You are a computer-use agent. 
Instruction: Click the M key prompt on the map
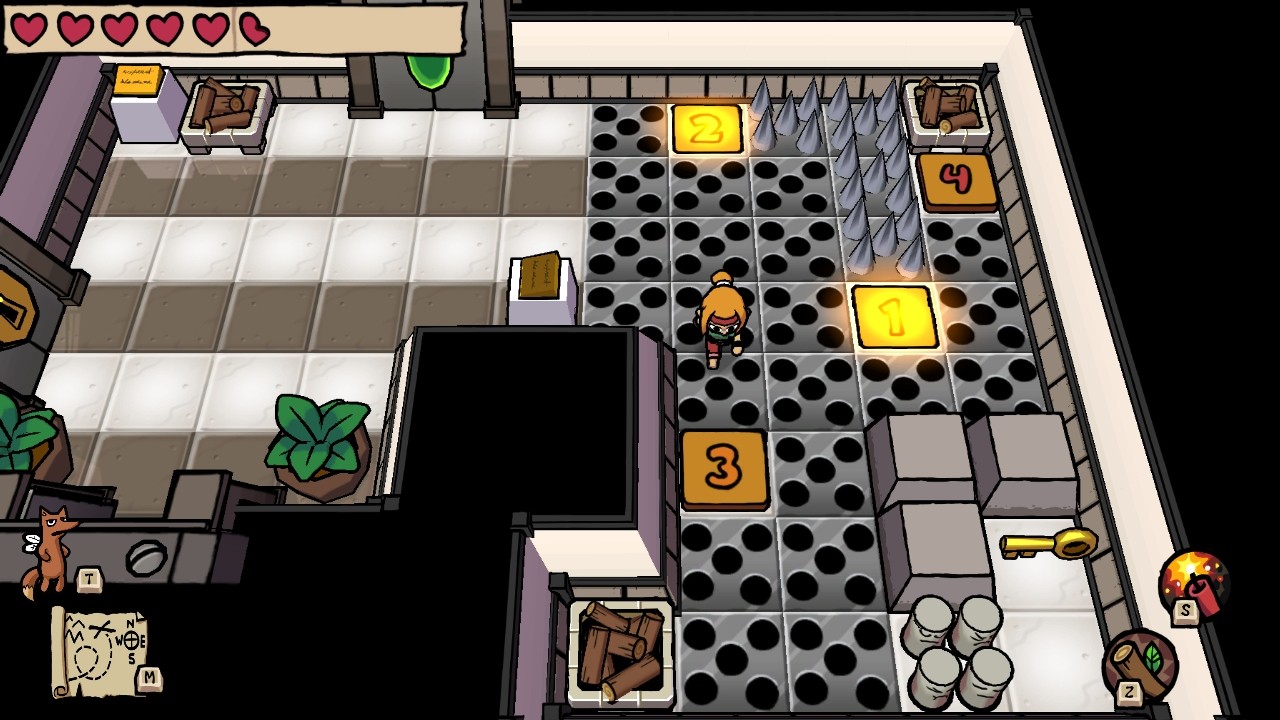pos(150,674)
